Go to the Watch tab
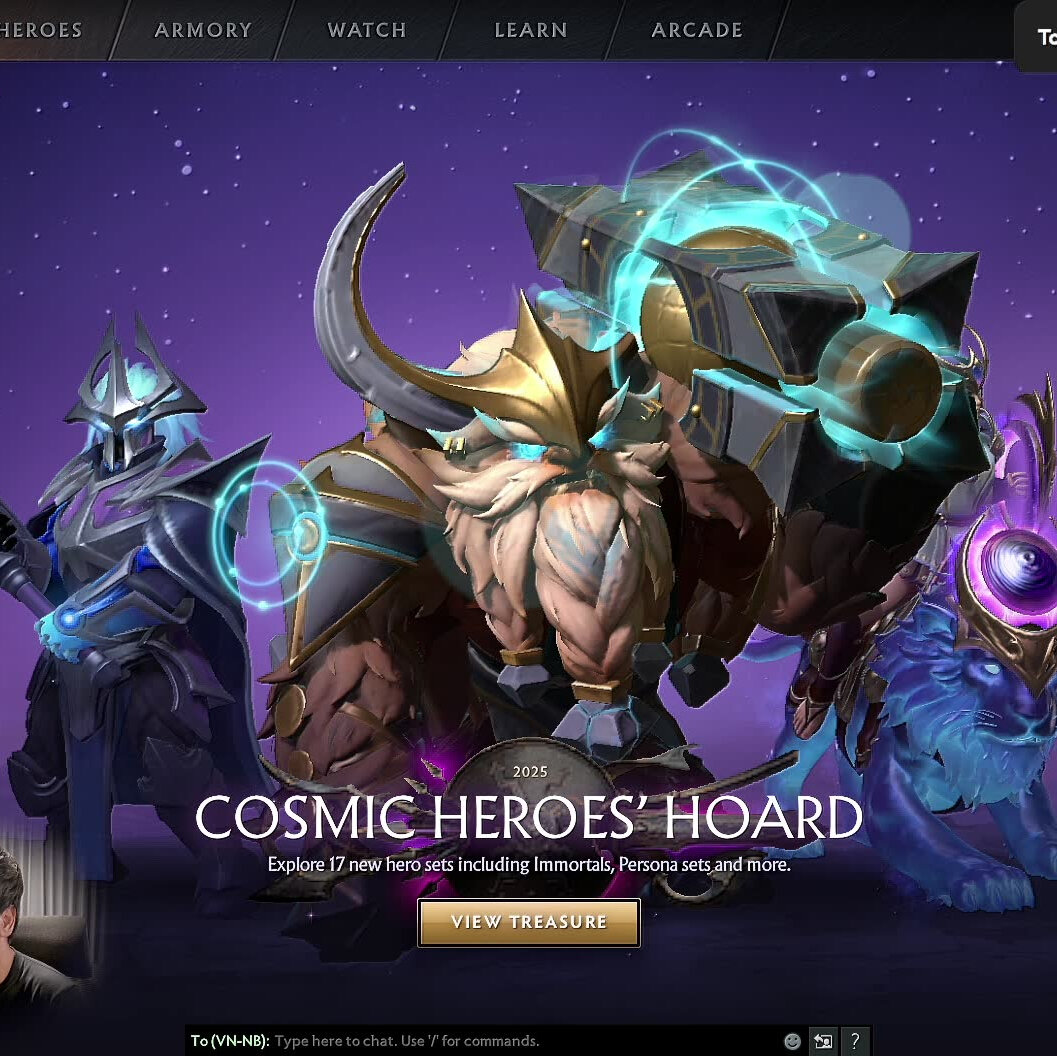This screenshot has width=1057, height=1056. pyautogui.click(x=367, y=30)
